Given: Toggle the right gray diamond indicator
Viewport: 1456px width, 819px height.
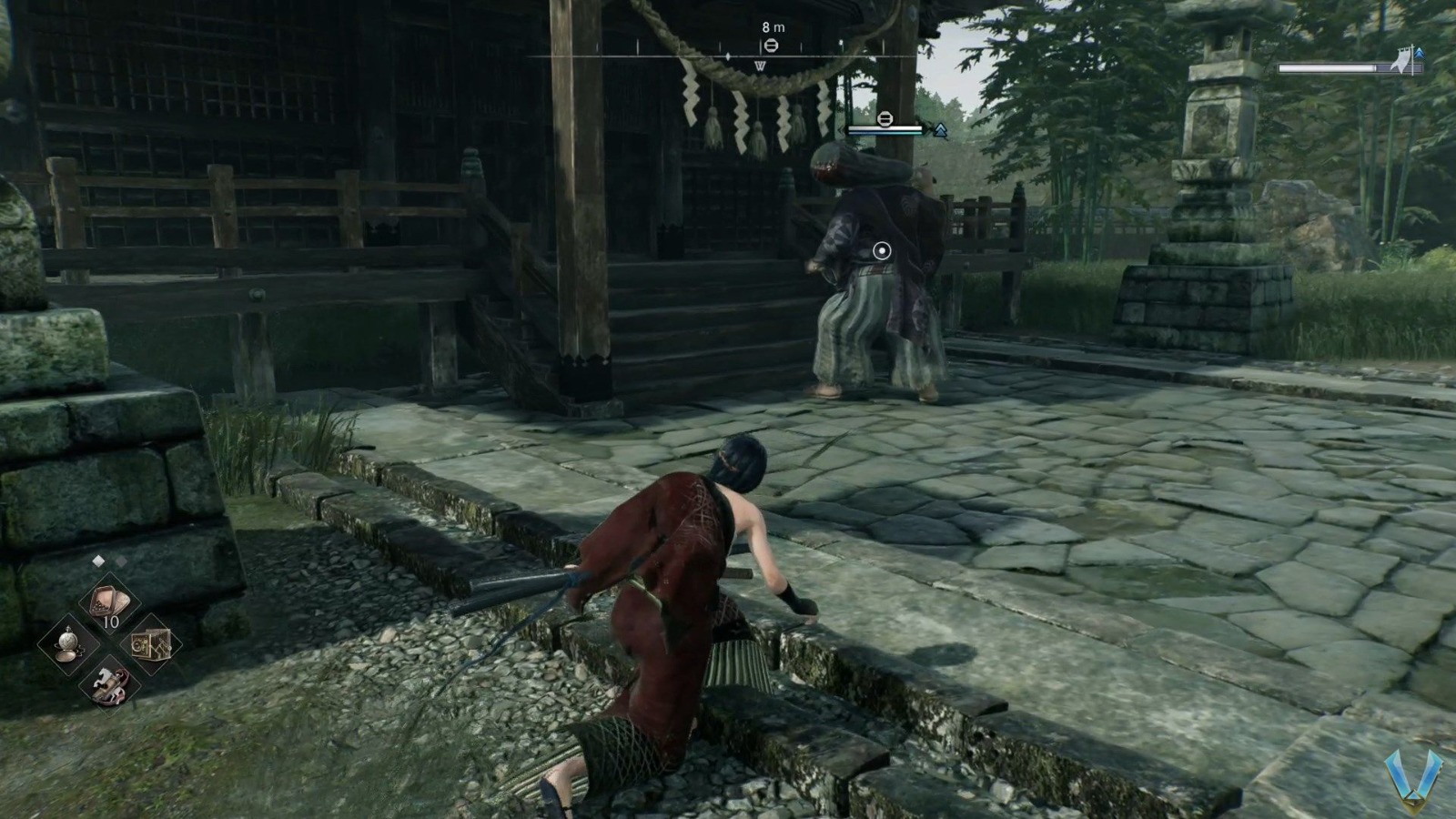Looking at the screenshot, I should point(121,562).
